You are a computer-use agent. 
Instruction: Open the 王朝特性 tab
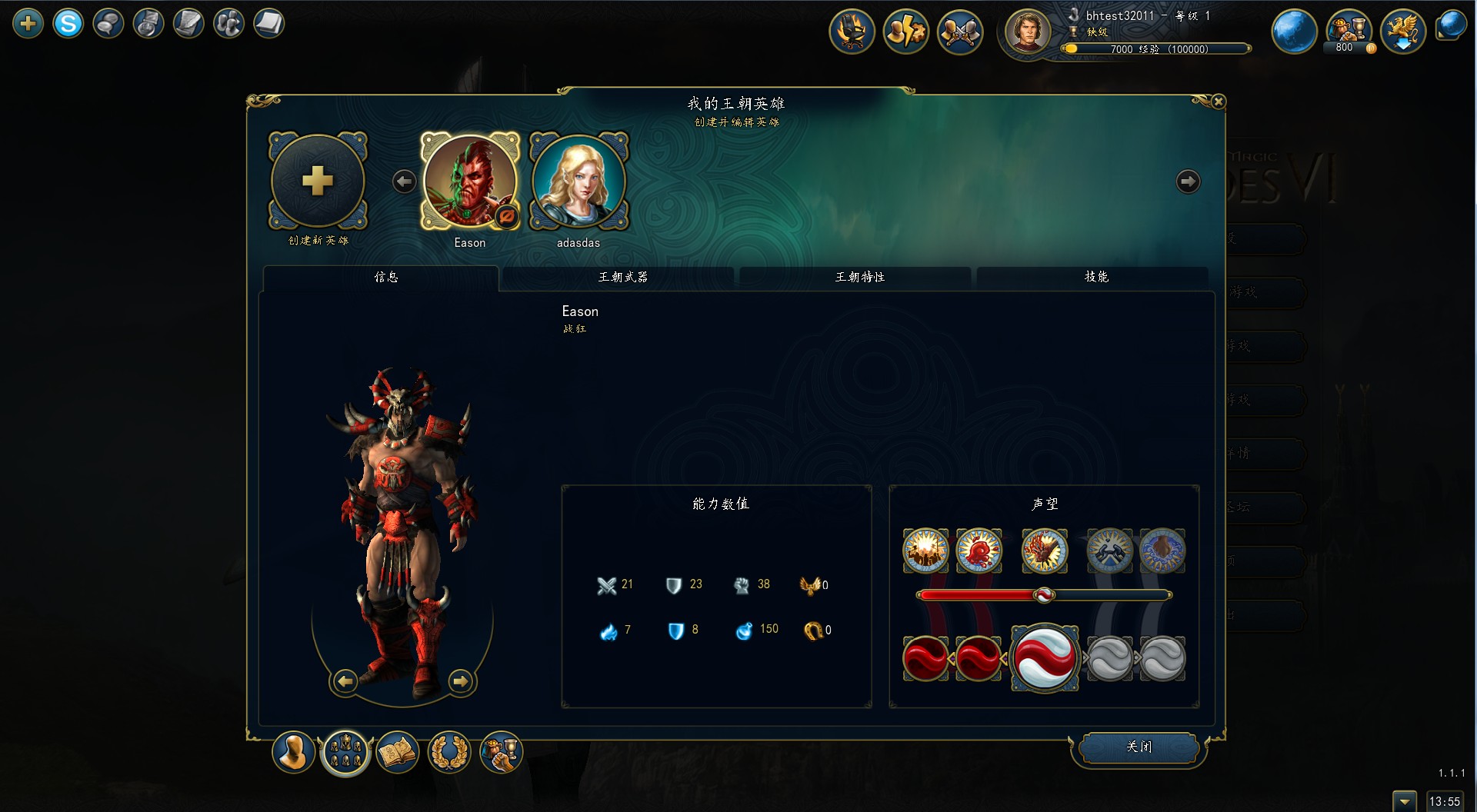pos(859,277)
